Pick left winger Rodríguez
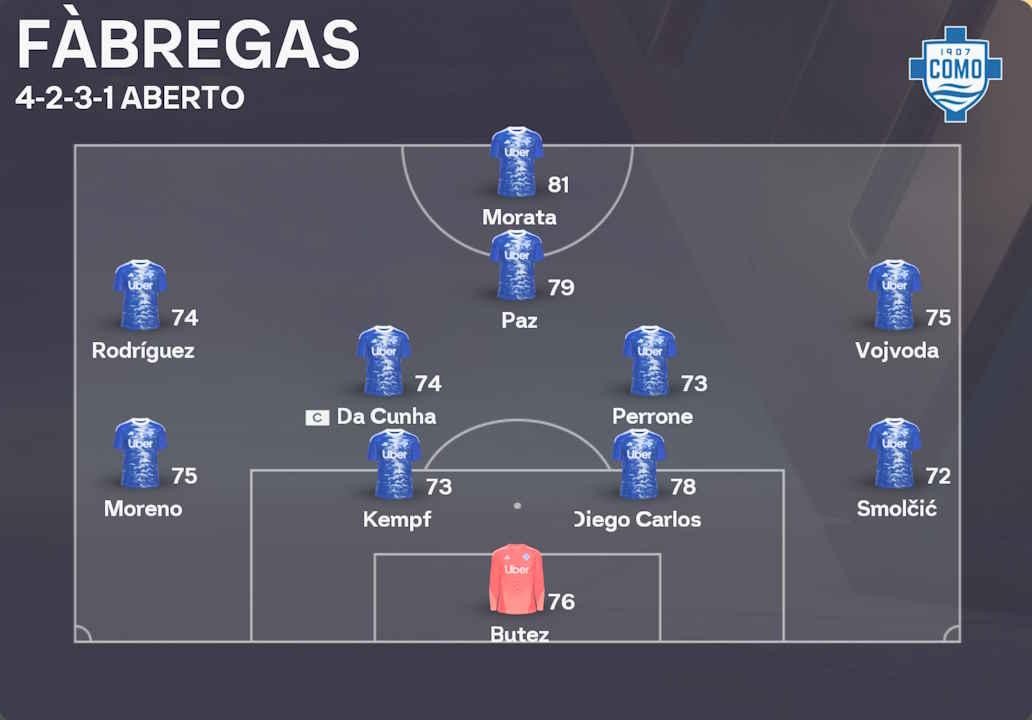The image size is (1032, 720). coord(140,295)
